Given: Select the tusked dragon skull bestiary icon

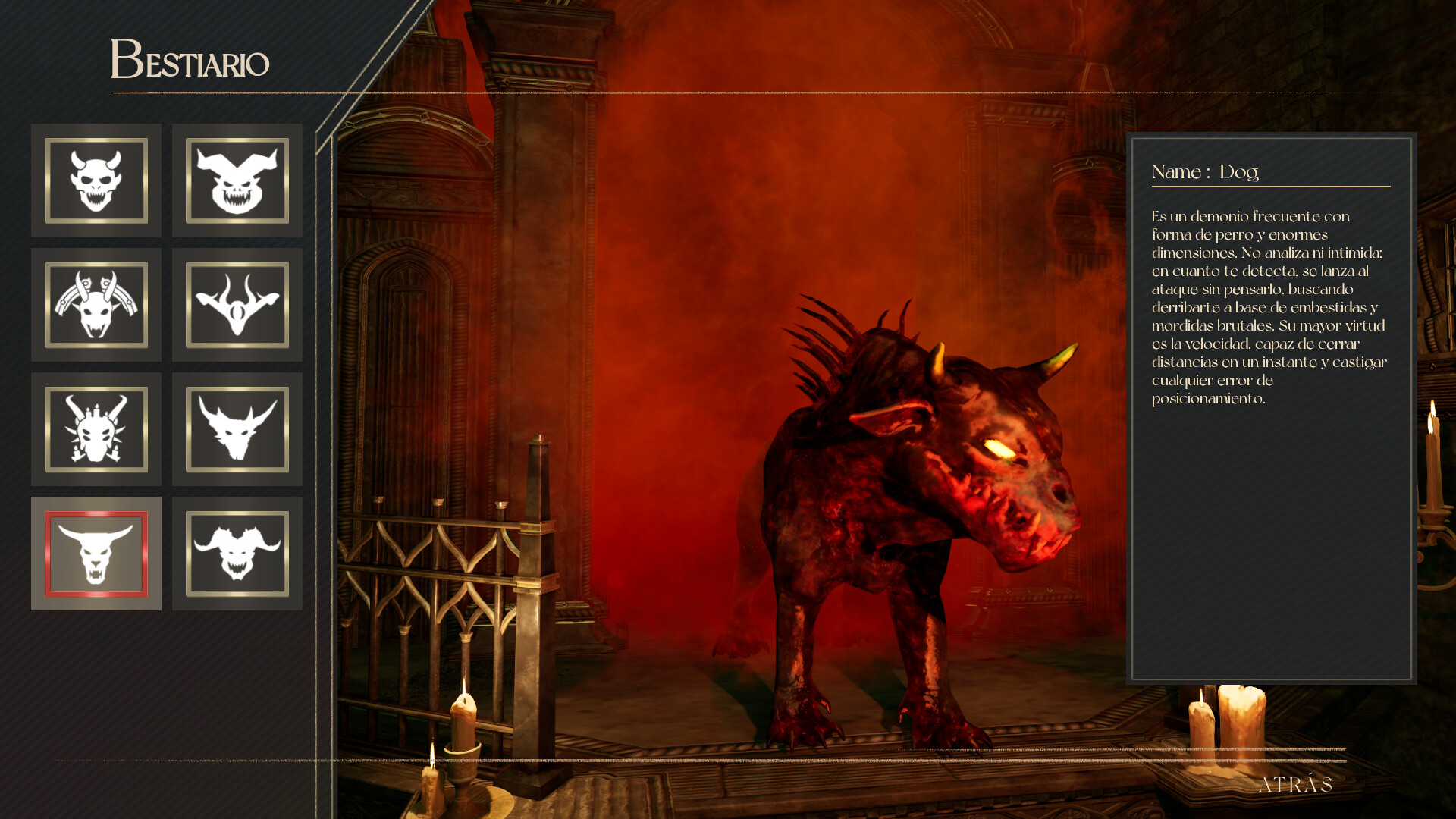Looking at the screenshot, I should pos(96,431).
